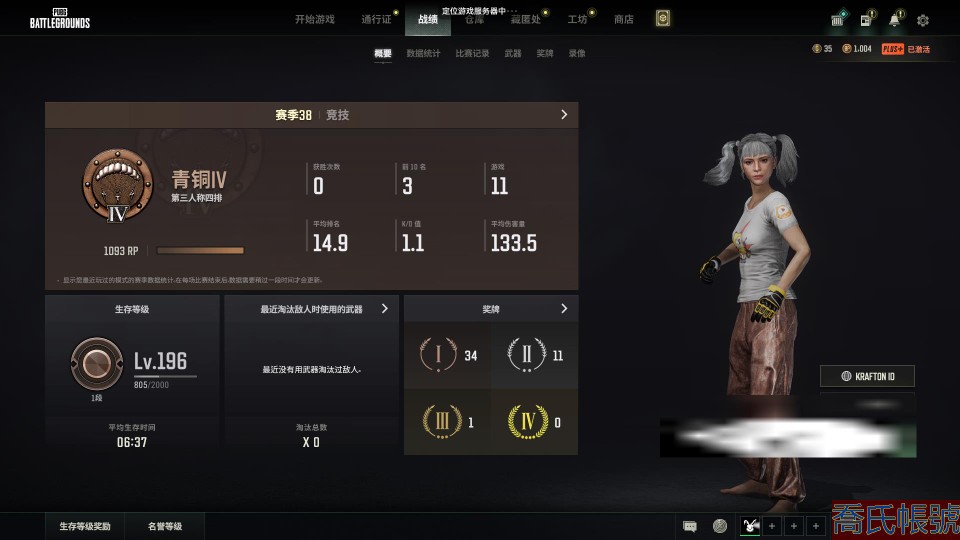Show the 比赛记录 match history tab
The height and width of the screenshot is (540, 960).
click(472, 54)
